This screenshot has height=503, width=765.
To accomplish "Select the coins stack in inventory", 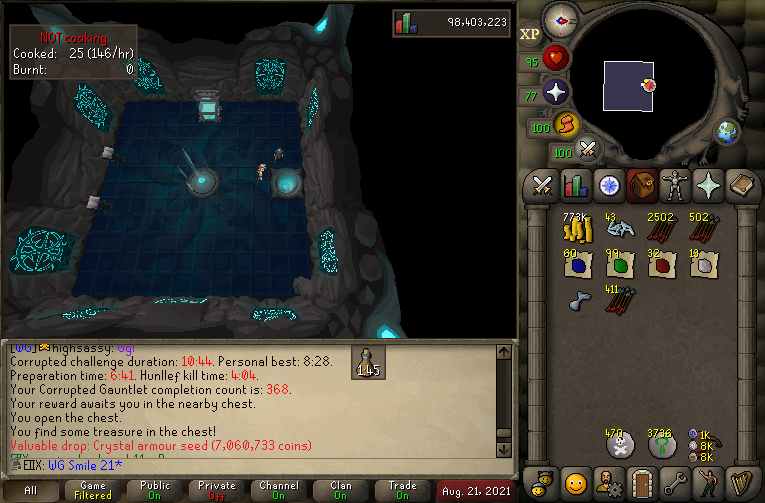I will pyautogui.click(x=575, y=230).
